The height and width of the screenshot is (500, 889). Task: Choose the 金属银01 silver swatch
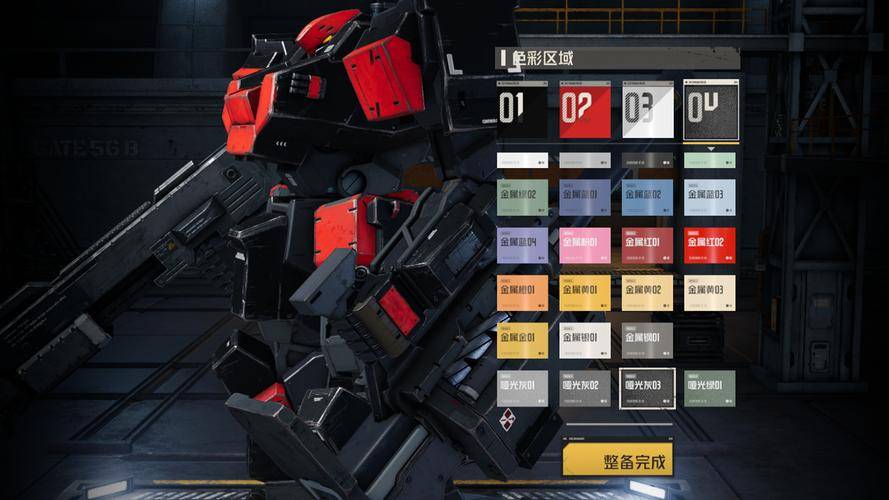tap(585, 340)
